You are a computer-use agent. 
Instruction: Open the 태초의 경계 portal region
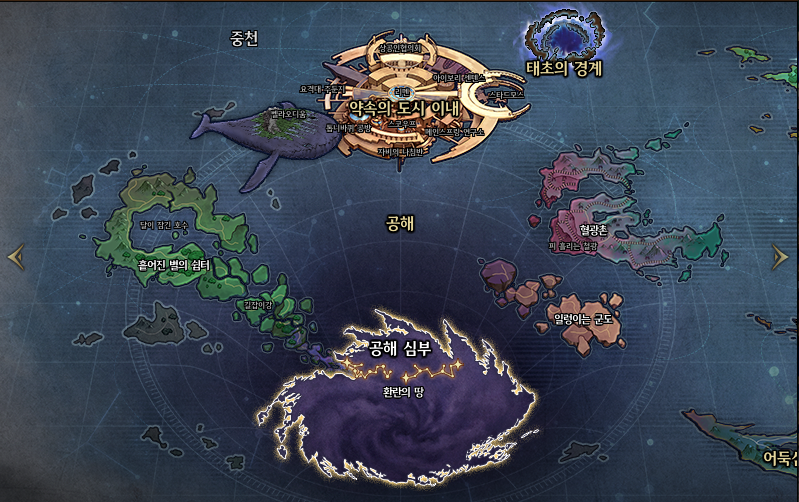pos(565,68)
